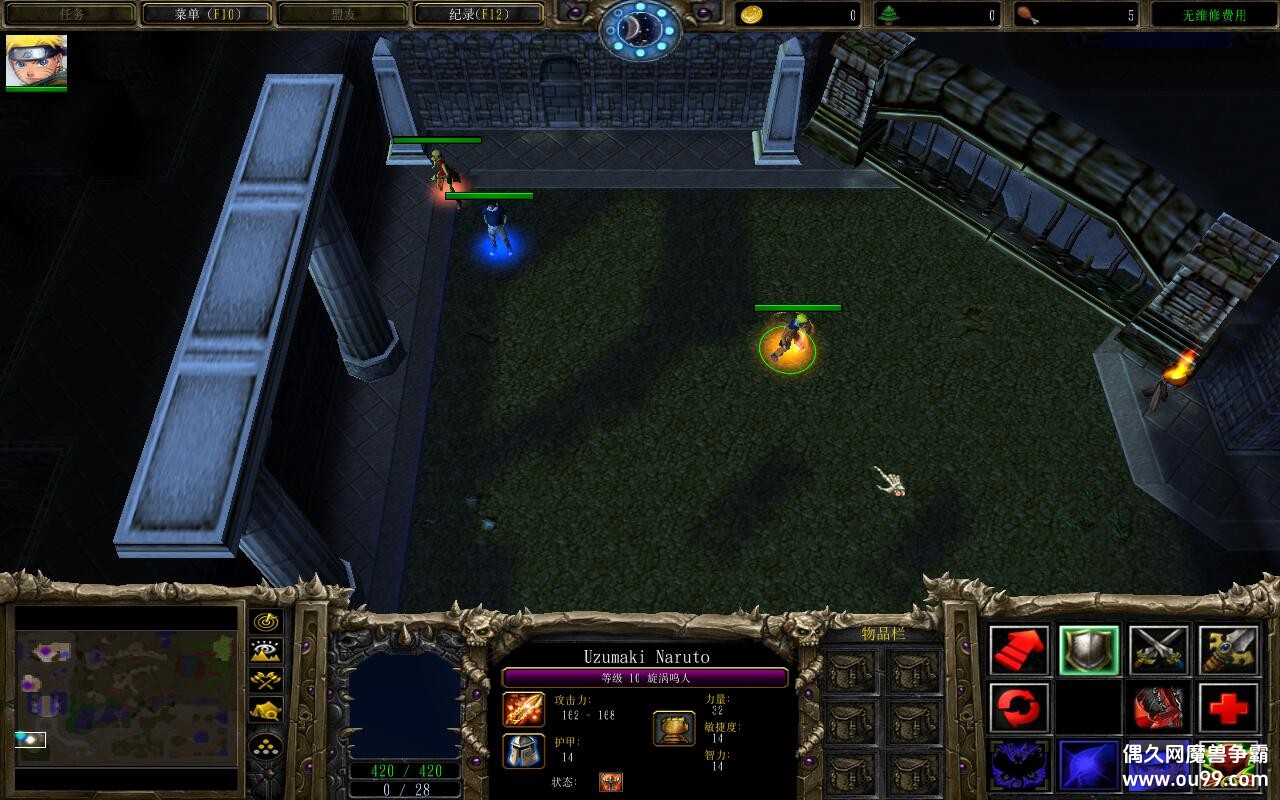The image size is (1280, 800).
Task: Use the red armored figure ability
Action: (1159, 708)
